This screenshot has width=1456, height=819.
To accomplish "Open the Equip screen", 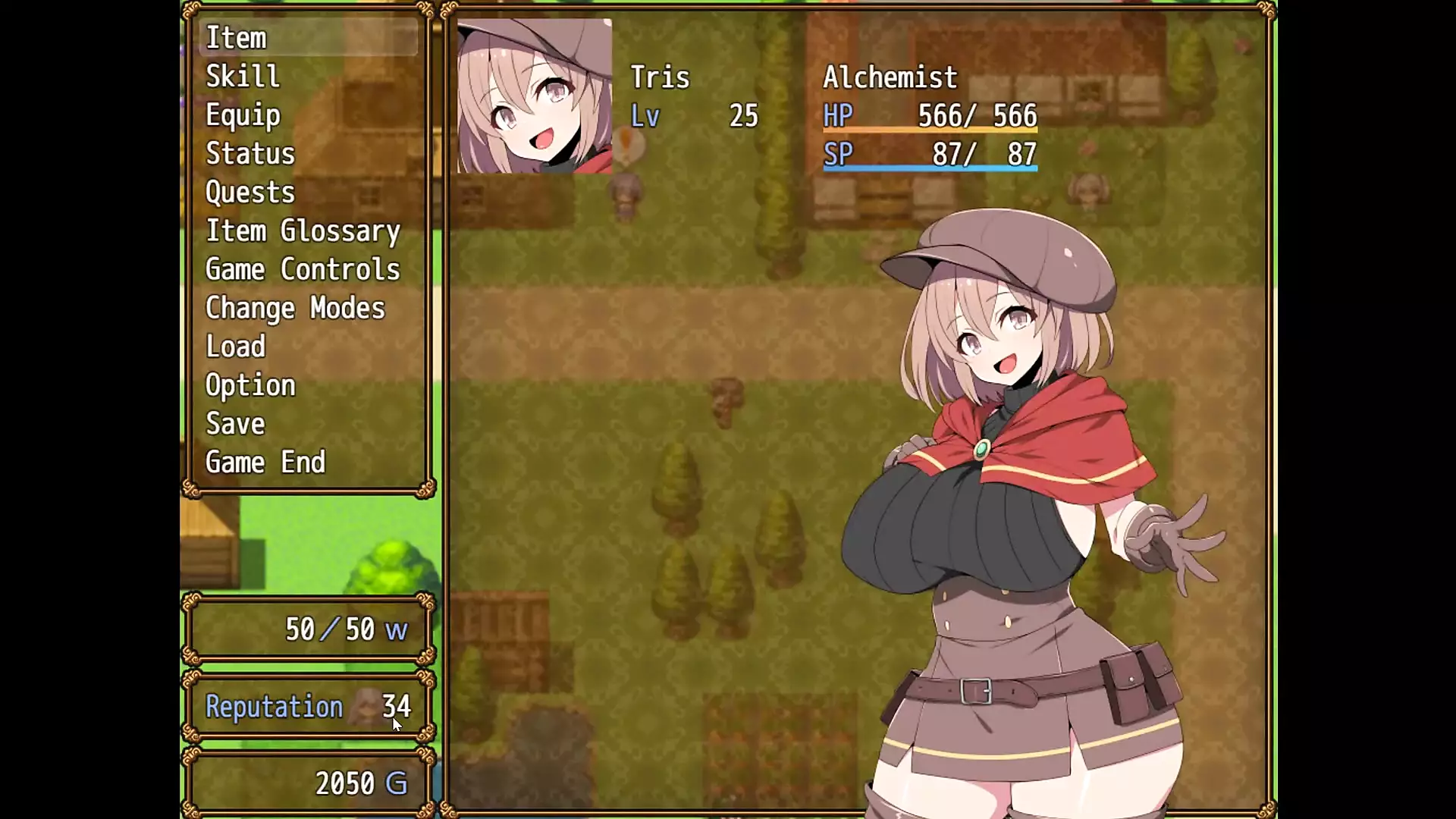I will coord(243,115).
